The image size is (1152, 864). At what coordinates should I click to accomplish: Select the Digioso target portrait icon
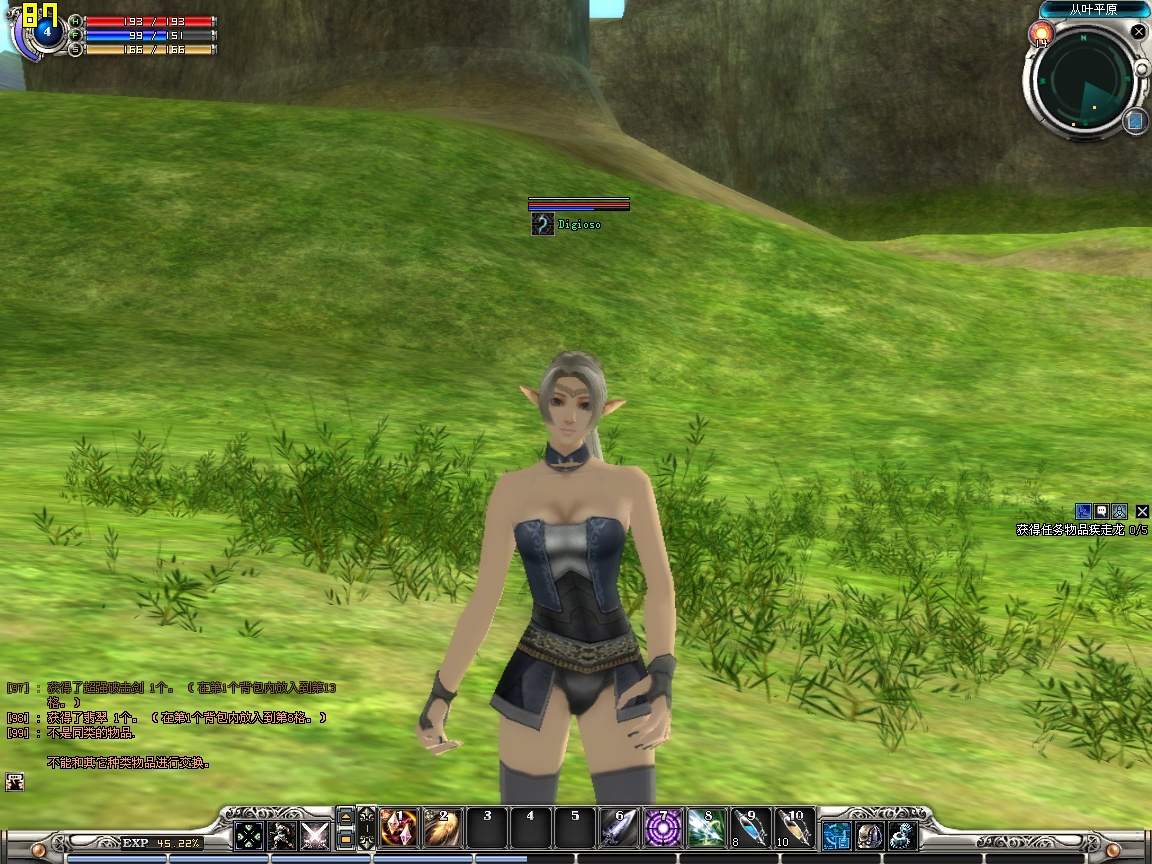tap(542, 225)
